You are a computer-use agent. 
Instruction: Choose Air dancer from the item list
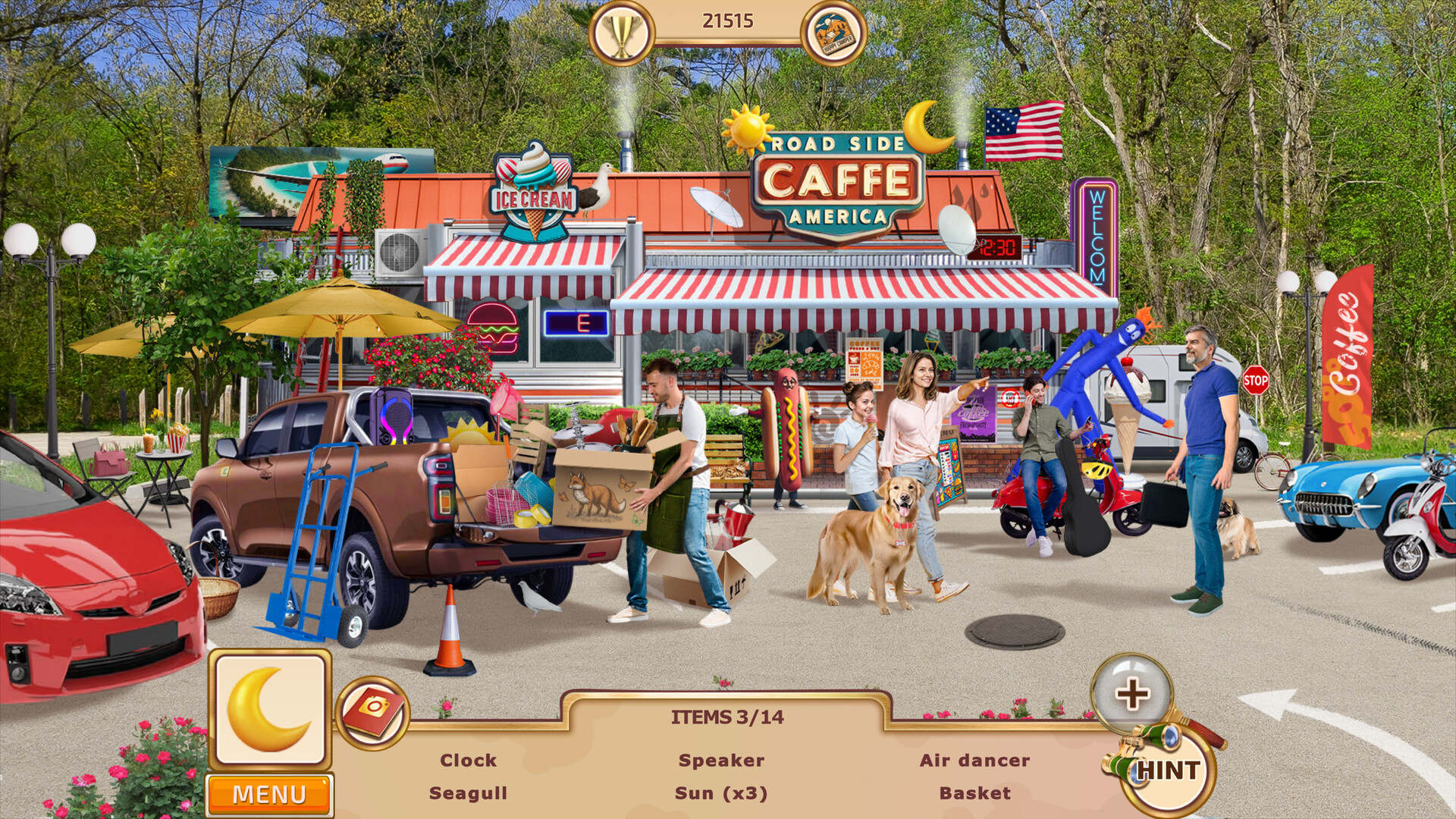(x=974, y=760)
